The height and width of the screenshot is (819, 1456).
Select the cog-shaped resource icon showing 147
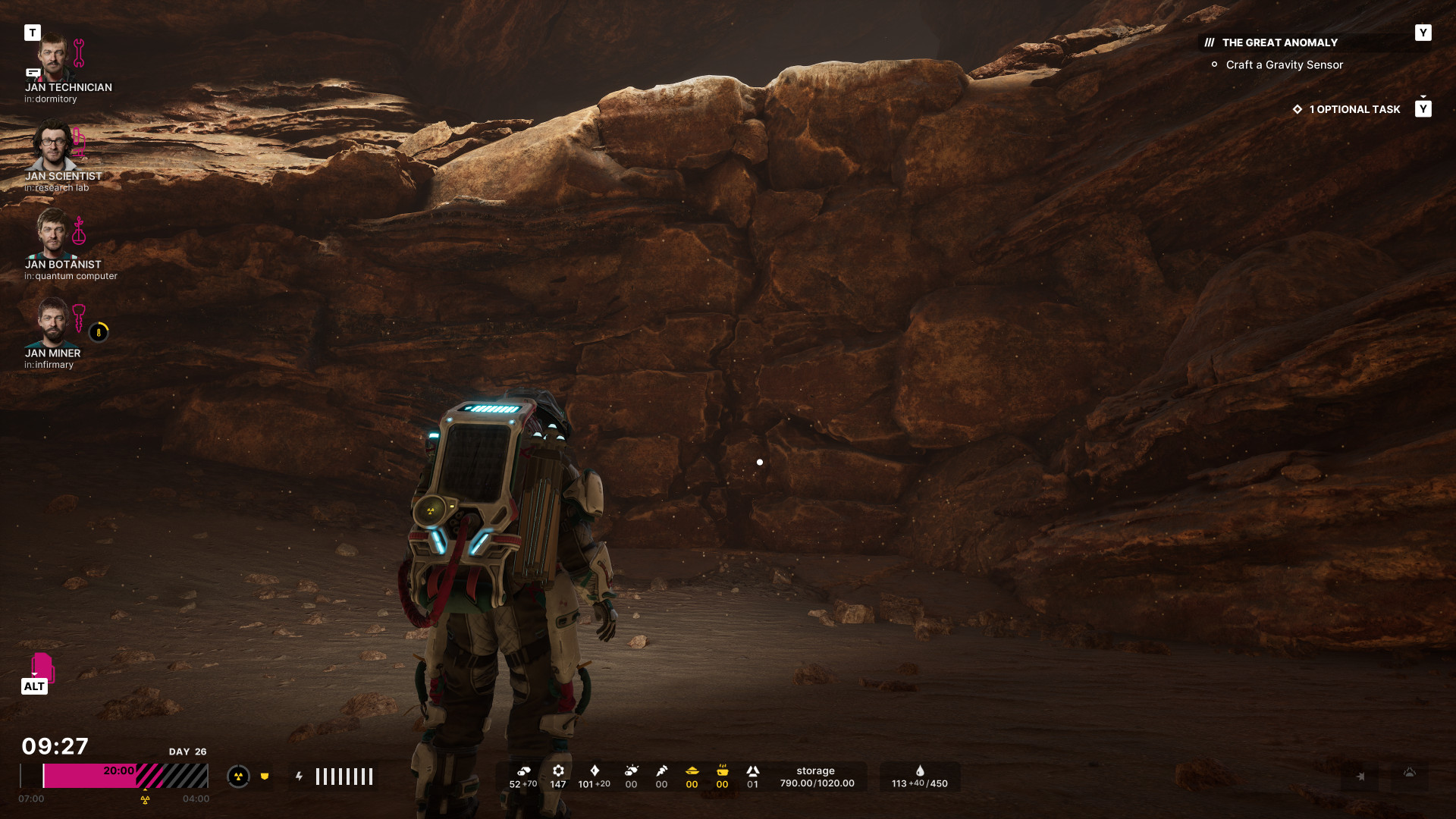[x=558, y=771]
